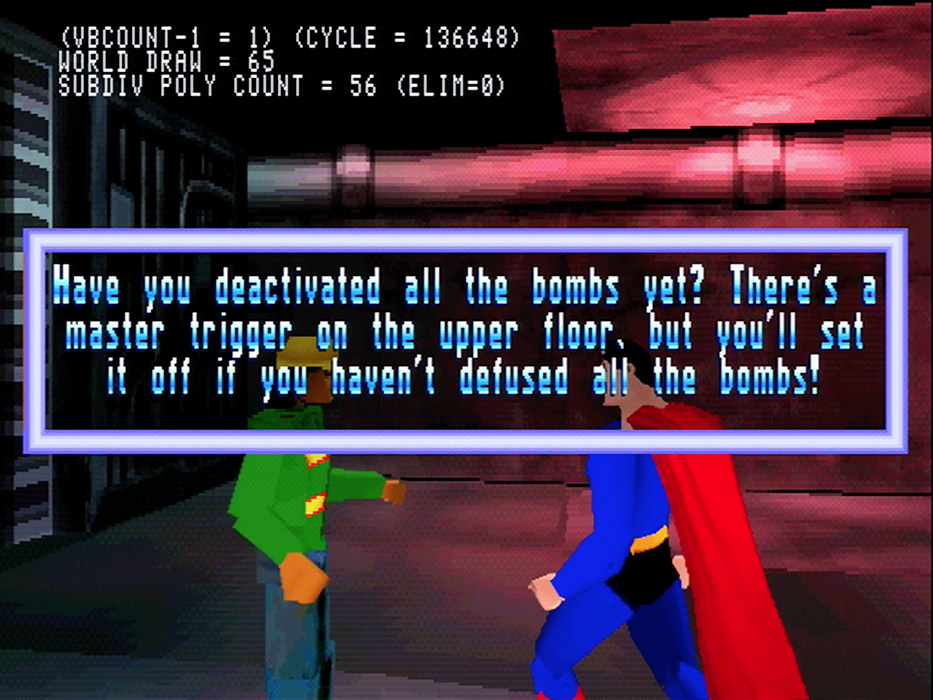This screenshot has width=933, height=700.
Task: Advance the bomb warning dialogue box
Action: point(466,340)
